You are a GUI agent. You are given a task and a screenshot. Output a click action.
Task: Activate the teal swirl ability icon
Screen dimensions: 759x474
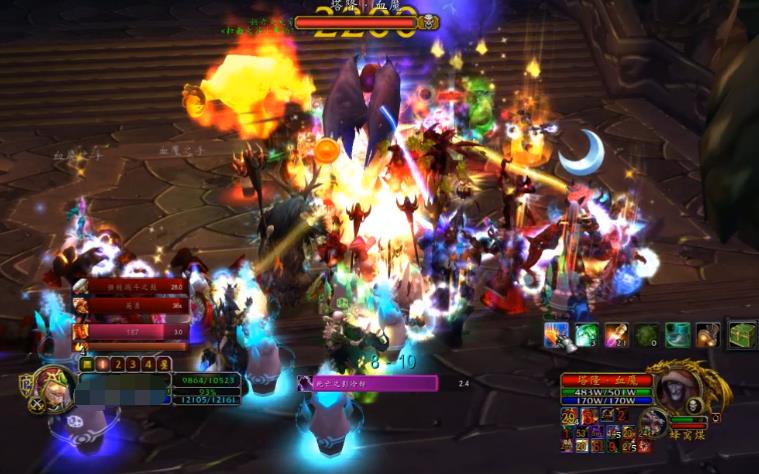coord(678,335)
